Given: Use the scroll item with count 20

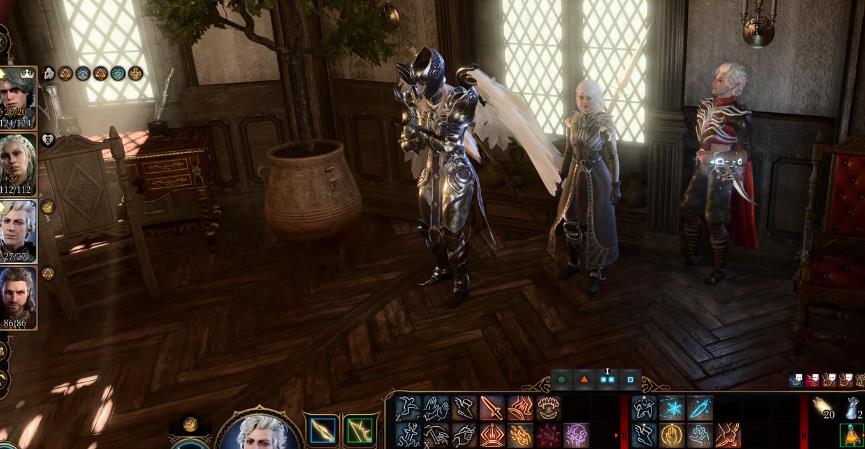Looking at the screenshot, I should pos(824,406).
